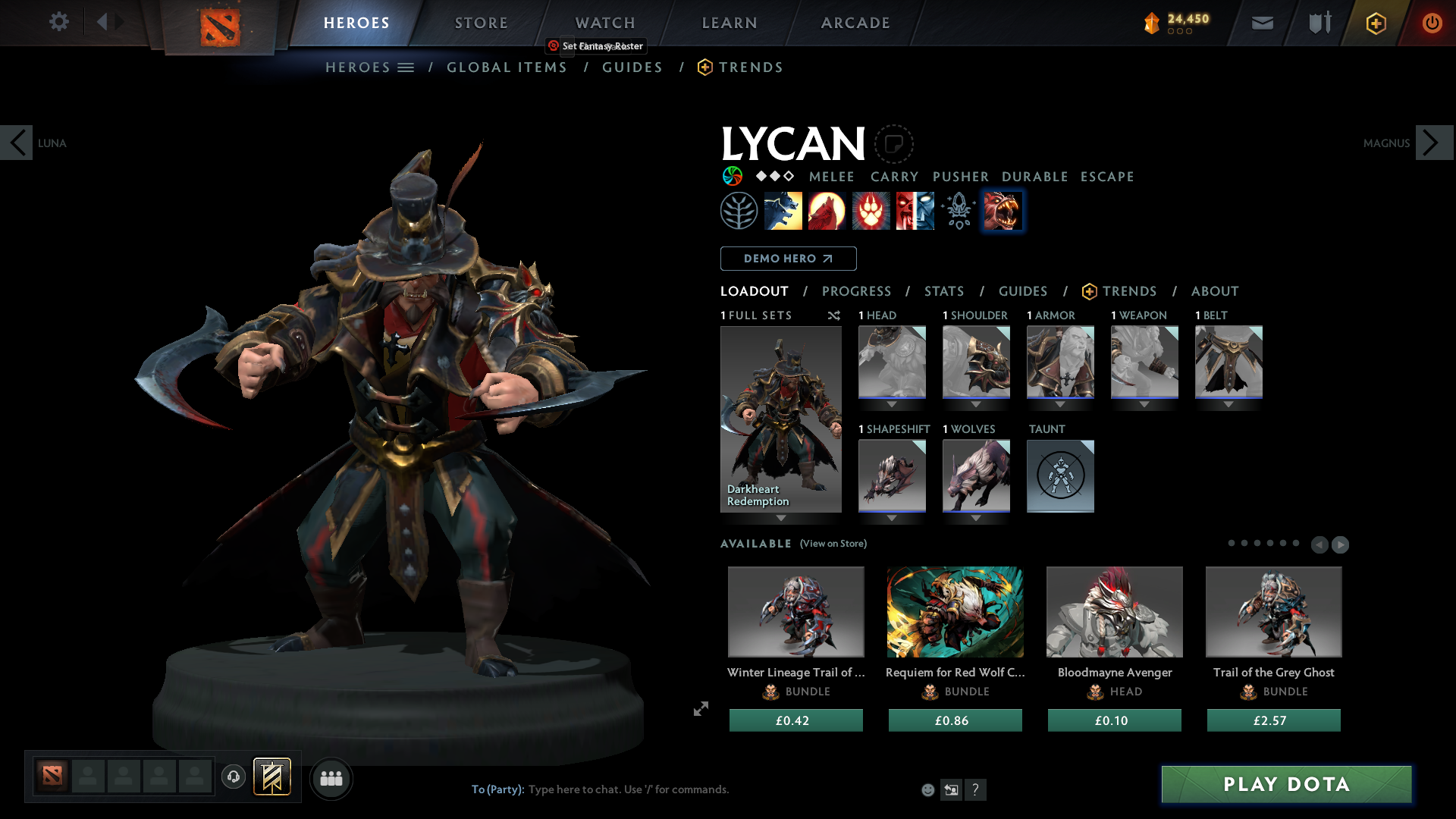Expand the Shapeshift slot dropdown arrow
The height and width of the screenshot is (819, 1456).
893,519
